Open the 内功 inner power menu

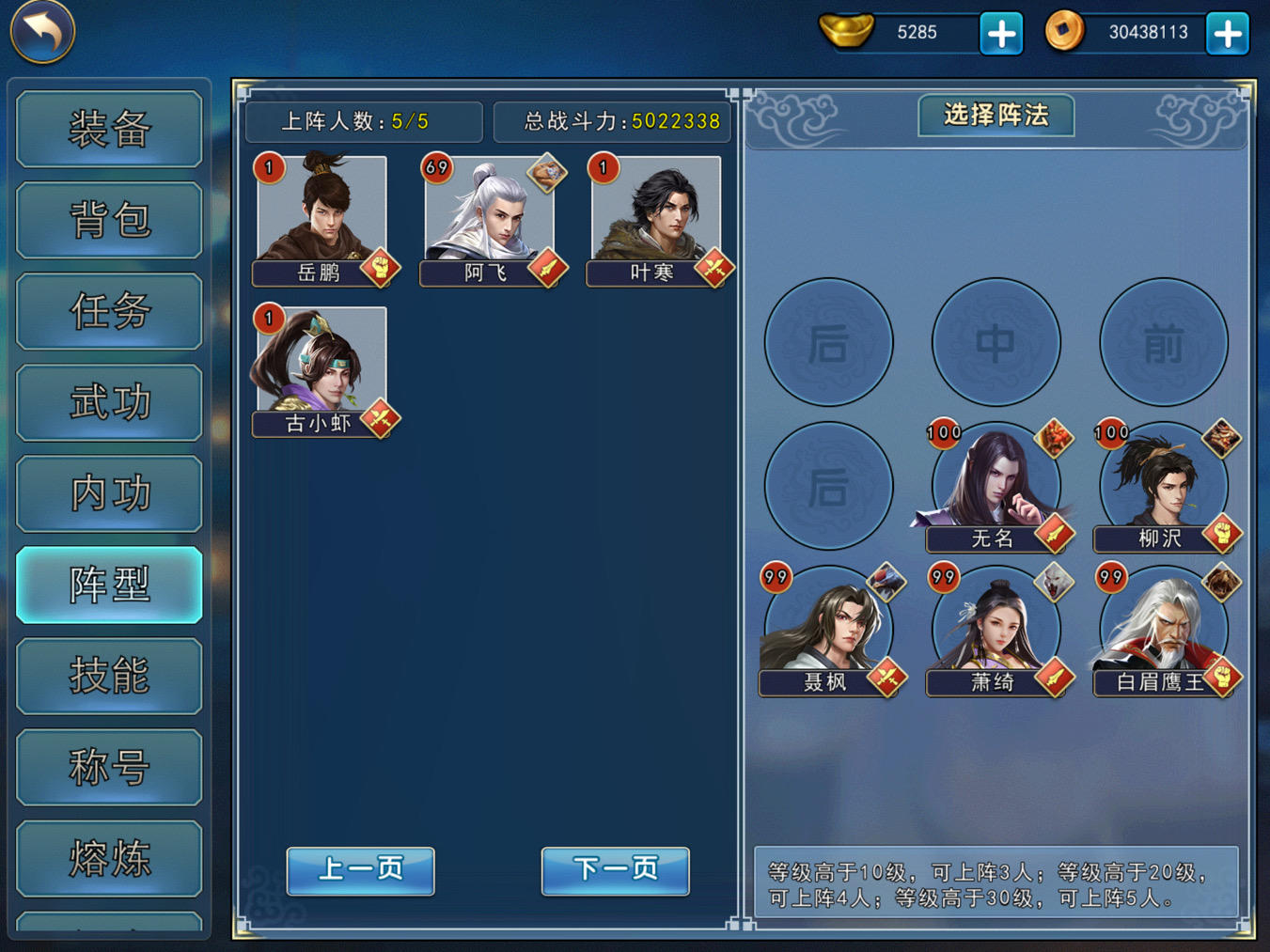(x=109, y=493)
